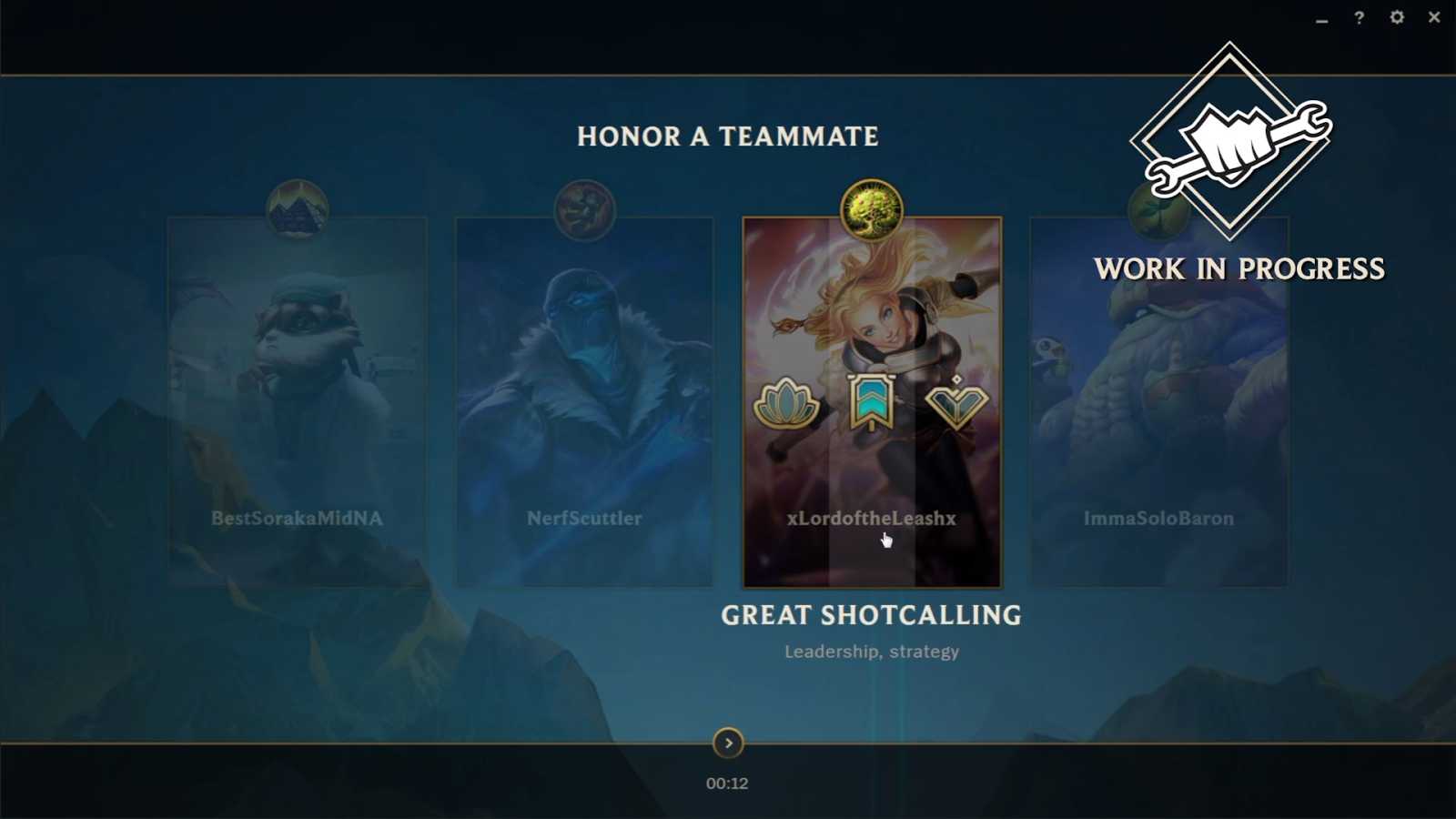Image resolution: width=1456 pixels, height=819 pixels.
Task: Click the help question mark icon
Action: pyautogui.click(x=1359, y=16)
